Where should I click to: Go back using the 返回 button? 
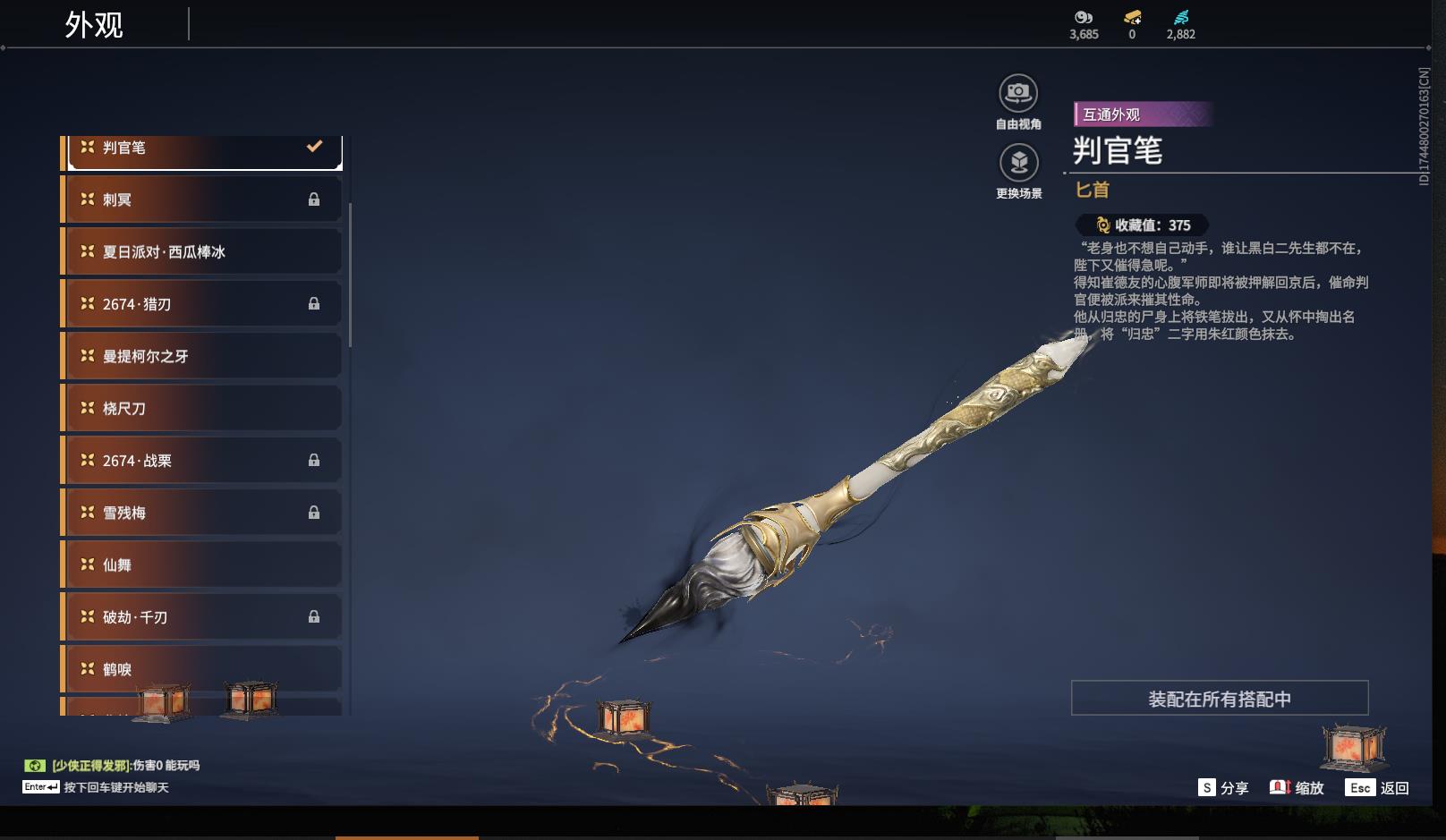point(1379,788)
